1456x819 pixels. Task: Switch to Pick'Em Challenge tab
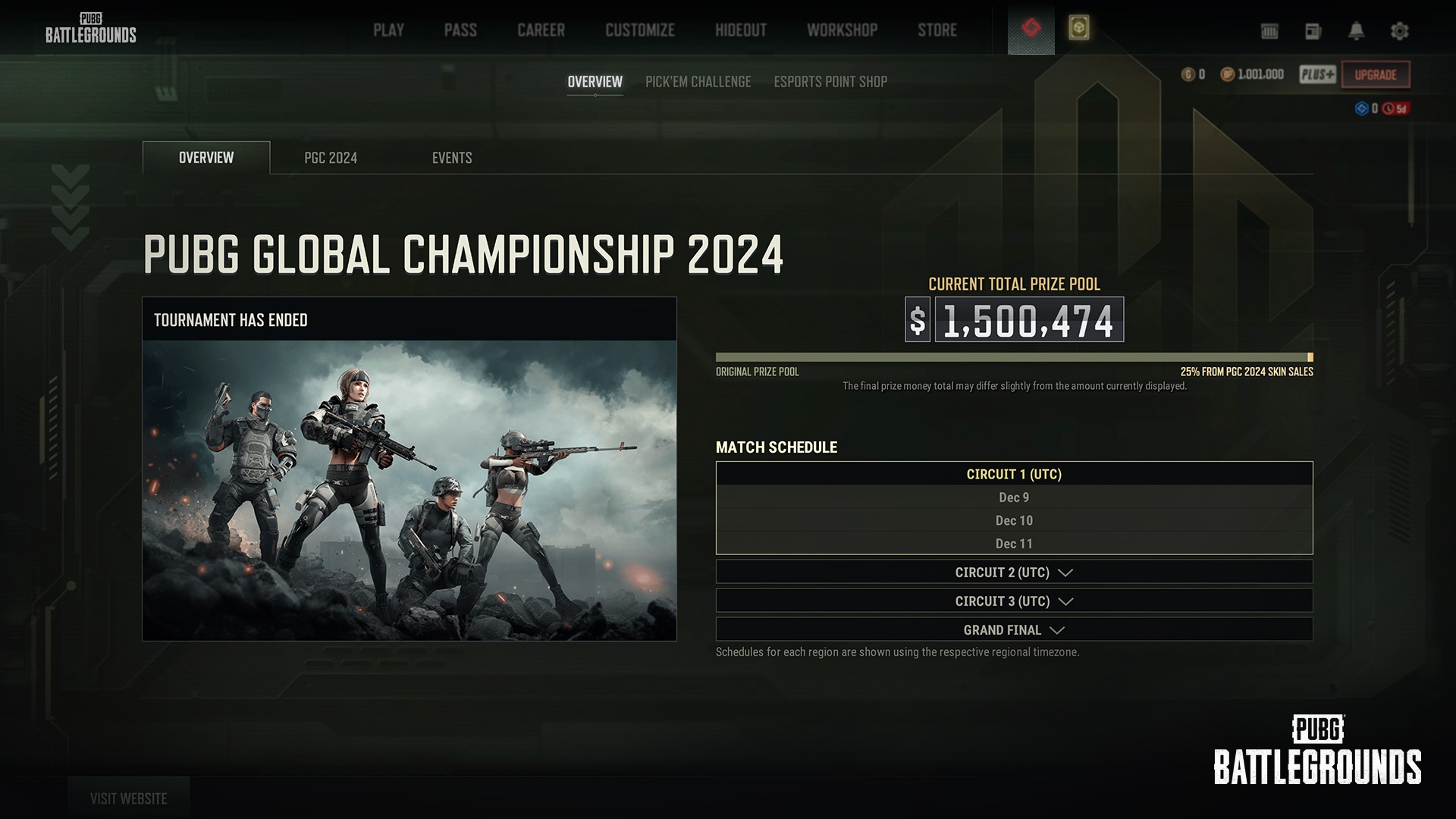(x=698, y=82)
